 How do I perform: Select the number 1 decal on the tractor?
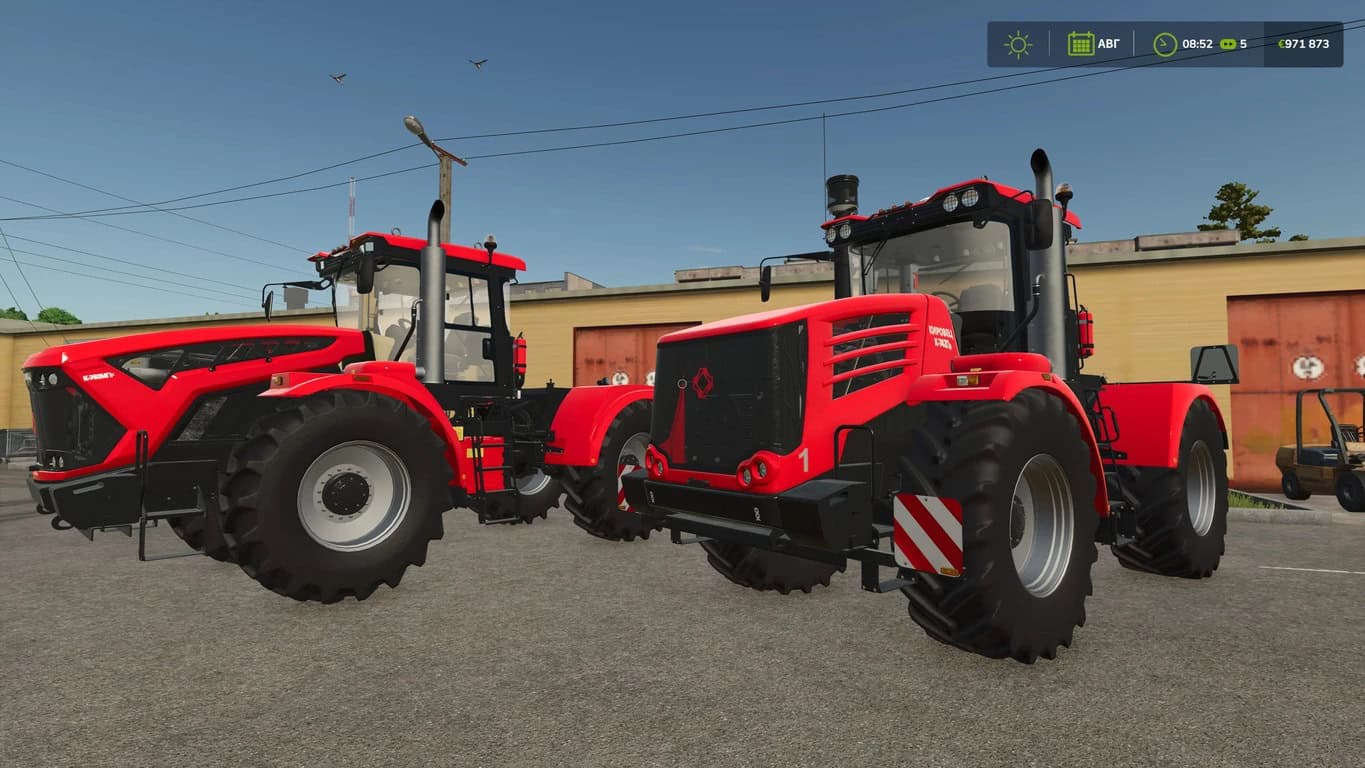click(804, 459)
